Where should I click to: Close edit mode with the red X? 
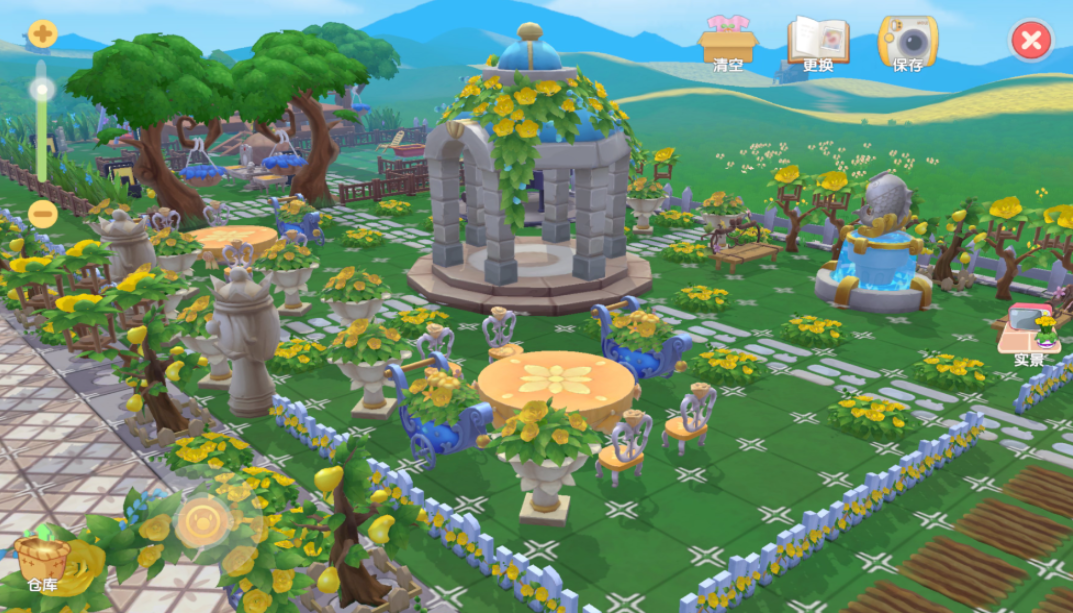(1031, 41)
